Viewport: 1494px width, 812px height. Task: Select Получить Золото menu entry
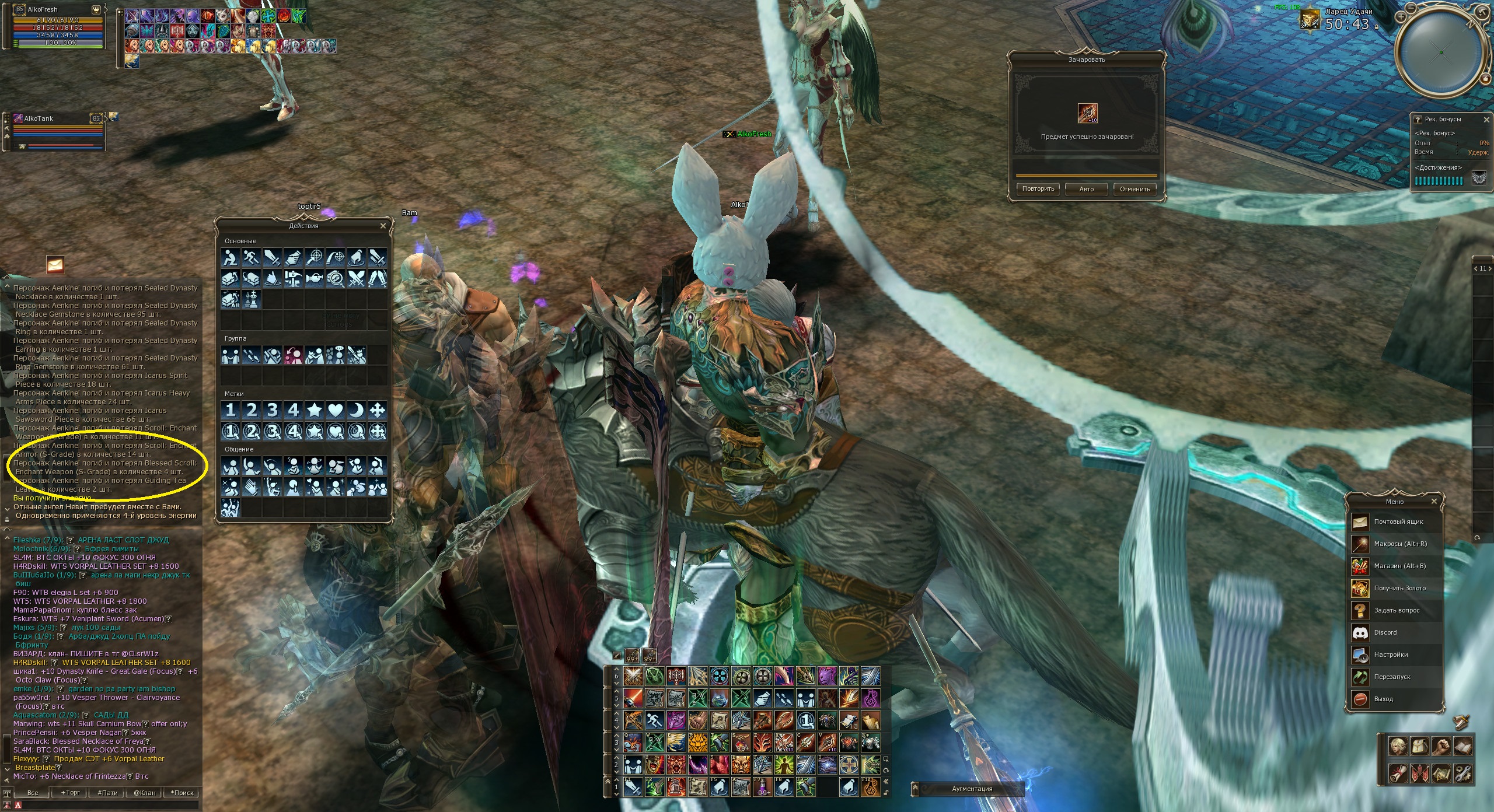1399,588
